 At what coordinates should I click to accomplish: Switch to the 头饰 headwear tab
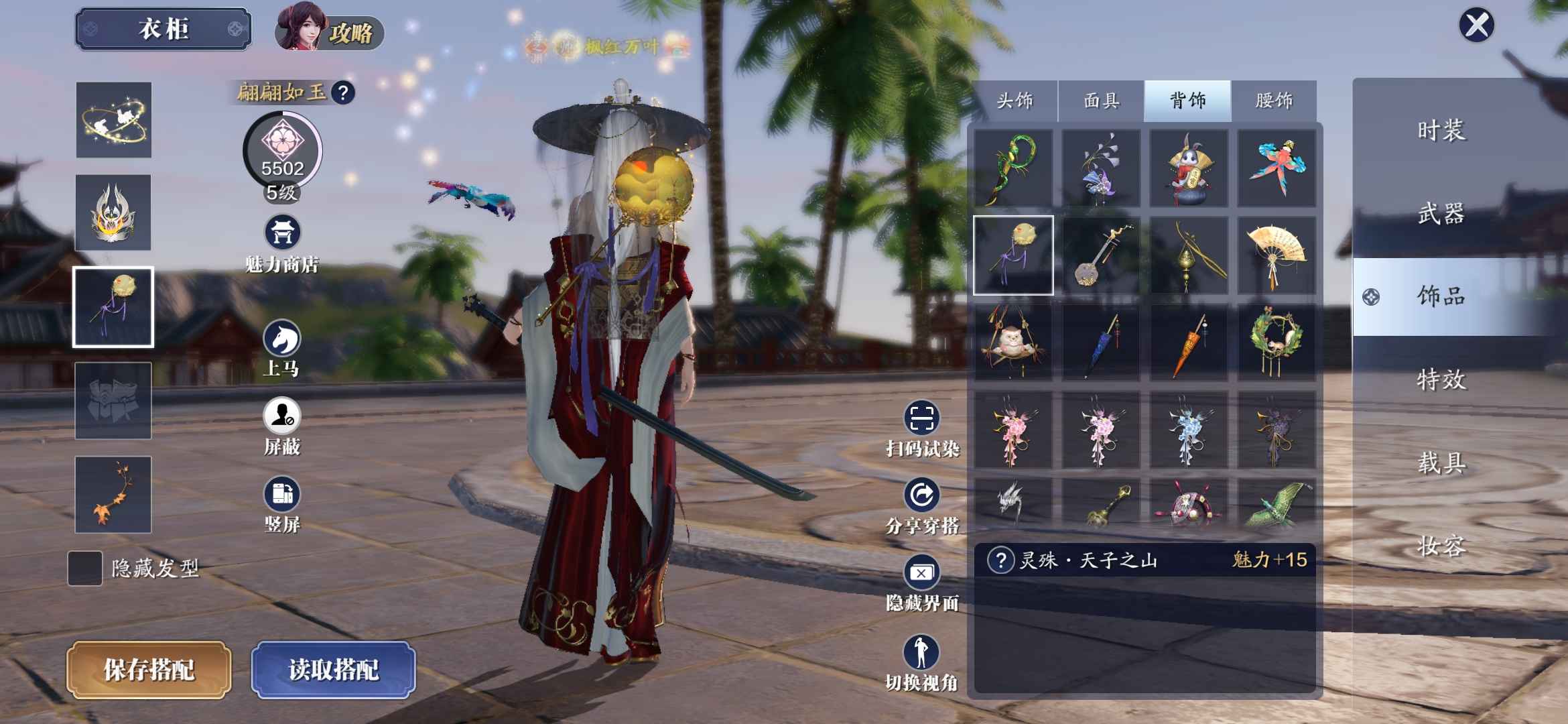coord(1015,101)
